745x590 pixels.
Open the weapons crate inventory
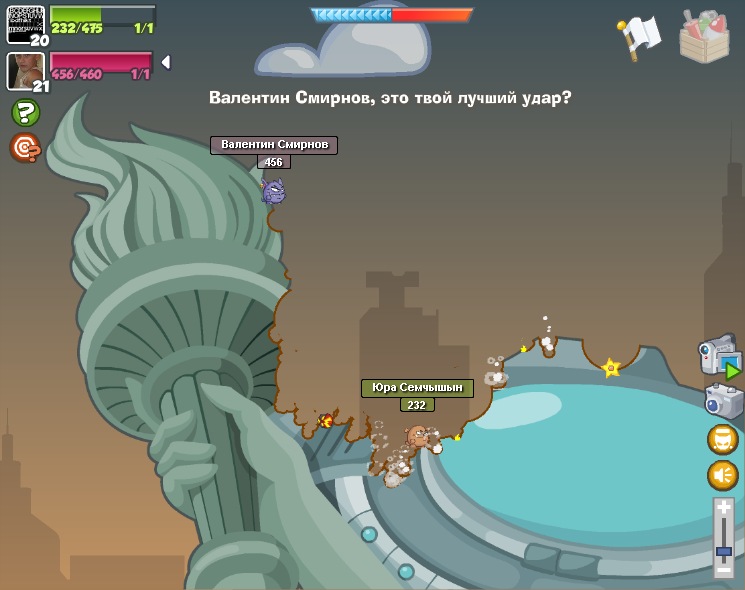click(704, 37)
